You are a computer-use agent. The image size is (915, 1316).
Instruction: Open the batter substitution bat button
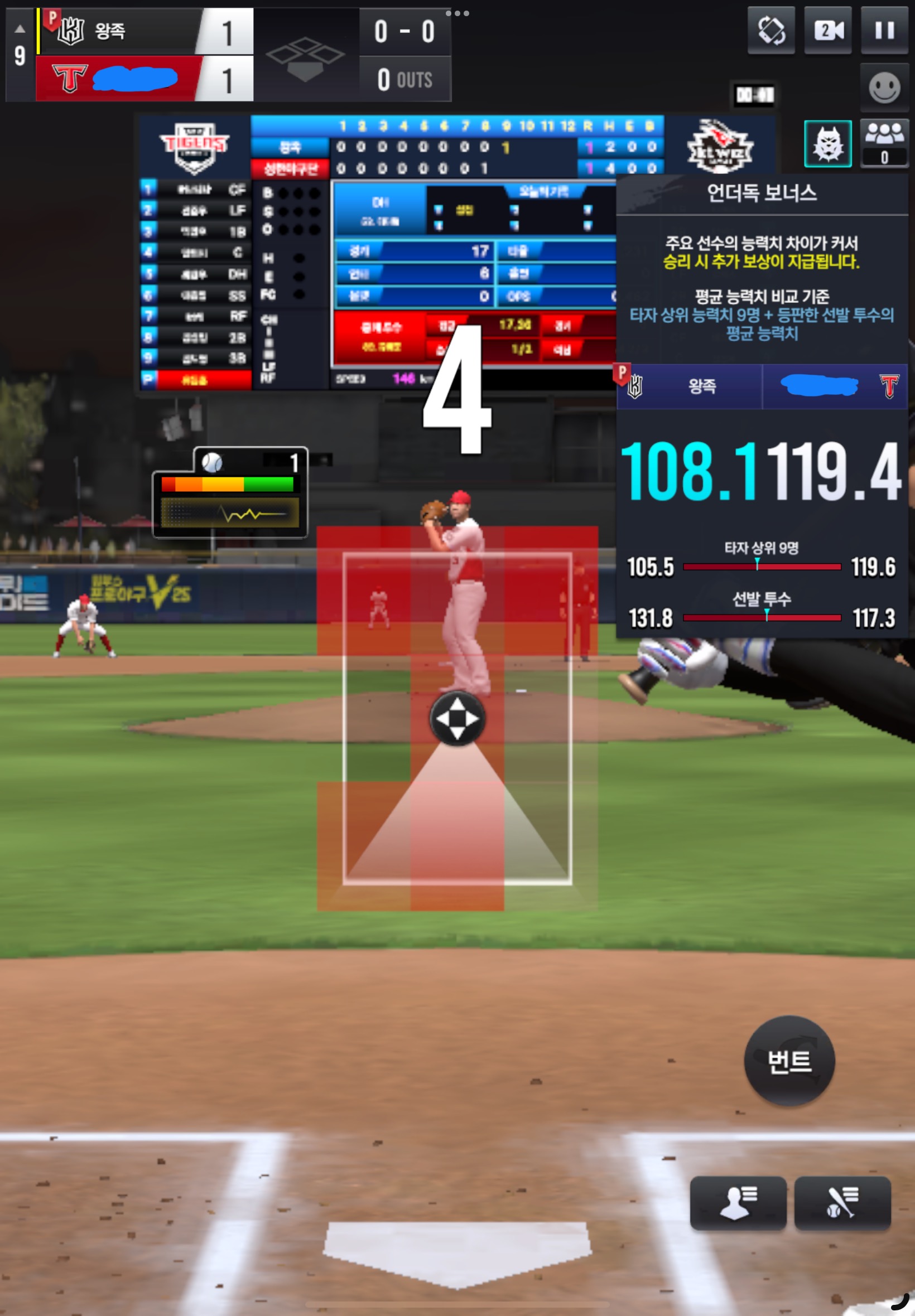(x=842, y=1203)
